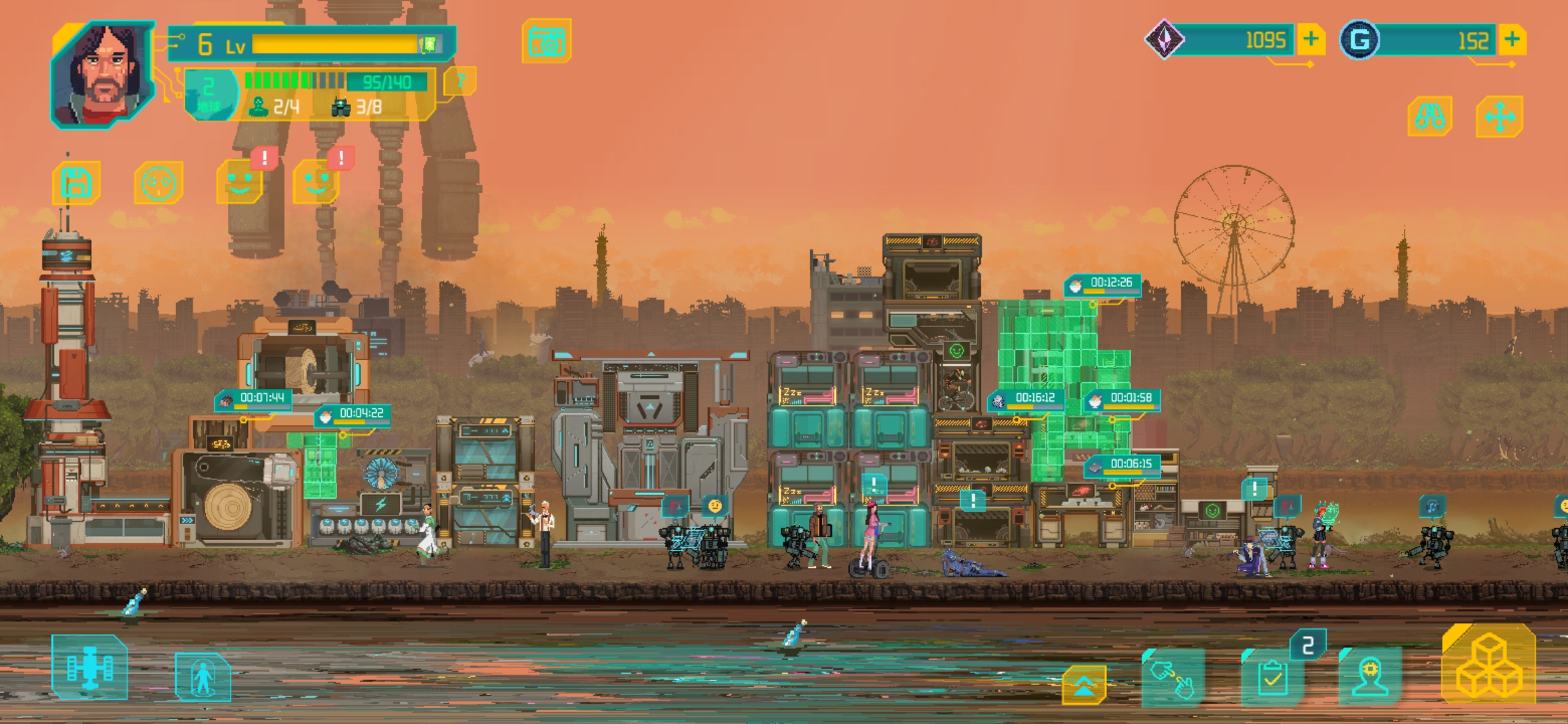Viewport: 1568px width, 724px height.
Task: Click the question mark help button
Action: pyautogui.click(x=460, y=82)
